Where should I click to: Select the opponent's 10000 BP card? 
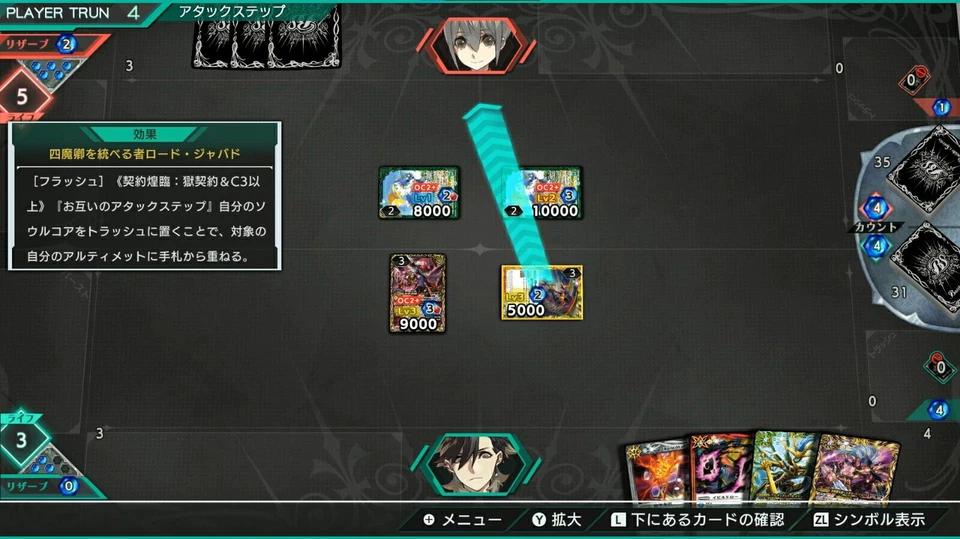pos(541,193)
